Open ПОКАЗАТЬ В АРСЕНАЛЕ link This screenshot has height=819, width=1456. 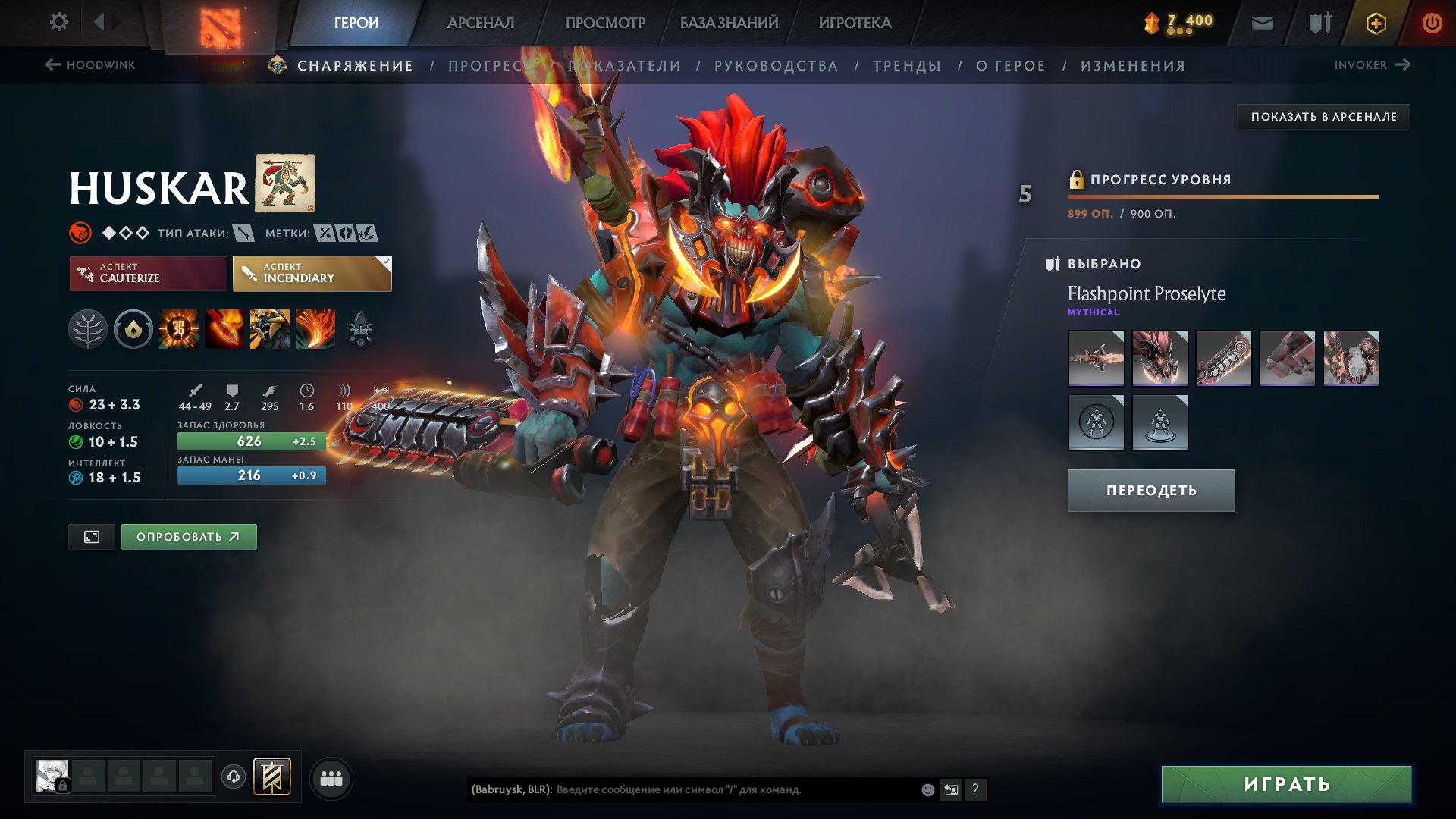click(x=1324, y=117)
